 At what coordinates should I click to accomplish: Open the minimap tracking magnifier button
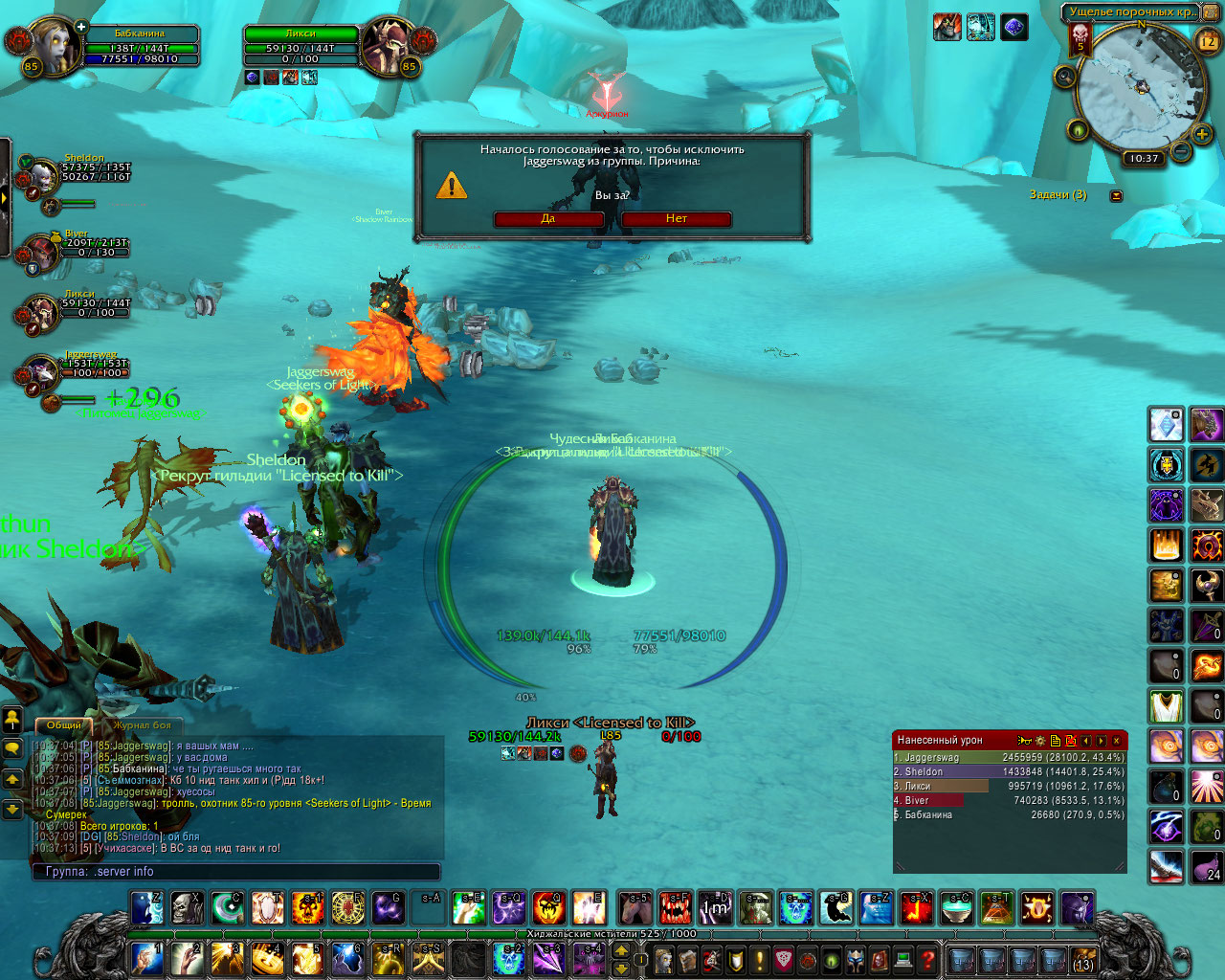click(x=1064, y=77)
